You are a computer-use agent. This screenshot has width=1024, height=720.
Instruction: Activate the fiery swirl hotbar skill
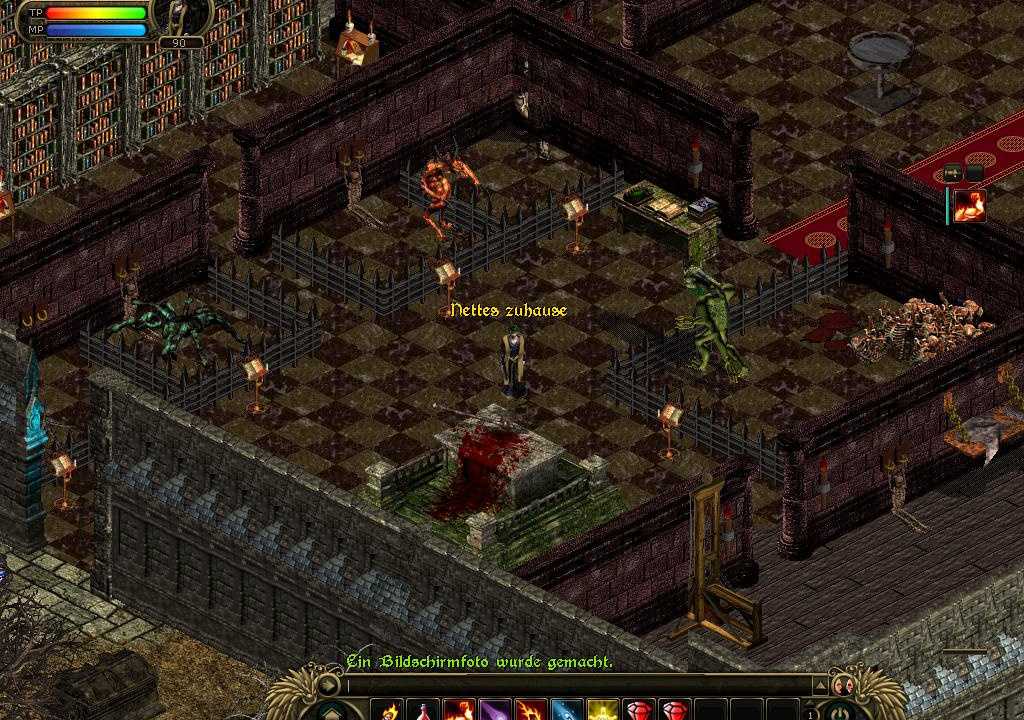[529, 711]
